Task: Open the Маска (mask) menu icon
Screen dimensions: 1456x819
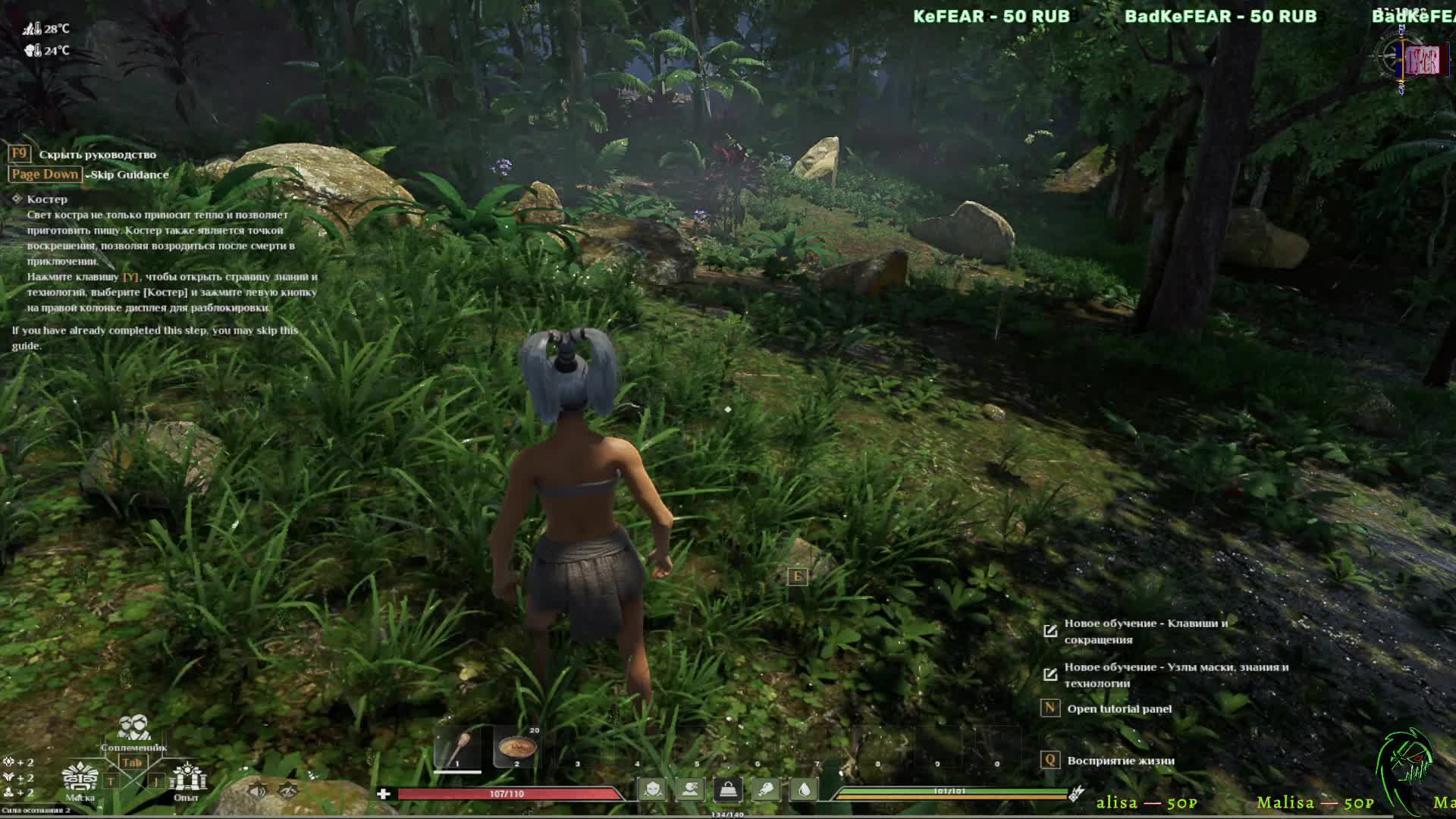Action: point(80,780)
